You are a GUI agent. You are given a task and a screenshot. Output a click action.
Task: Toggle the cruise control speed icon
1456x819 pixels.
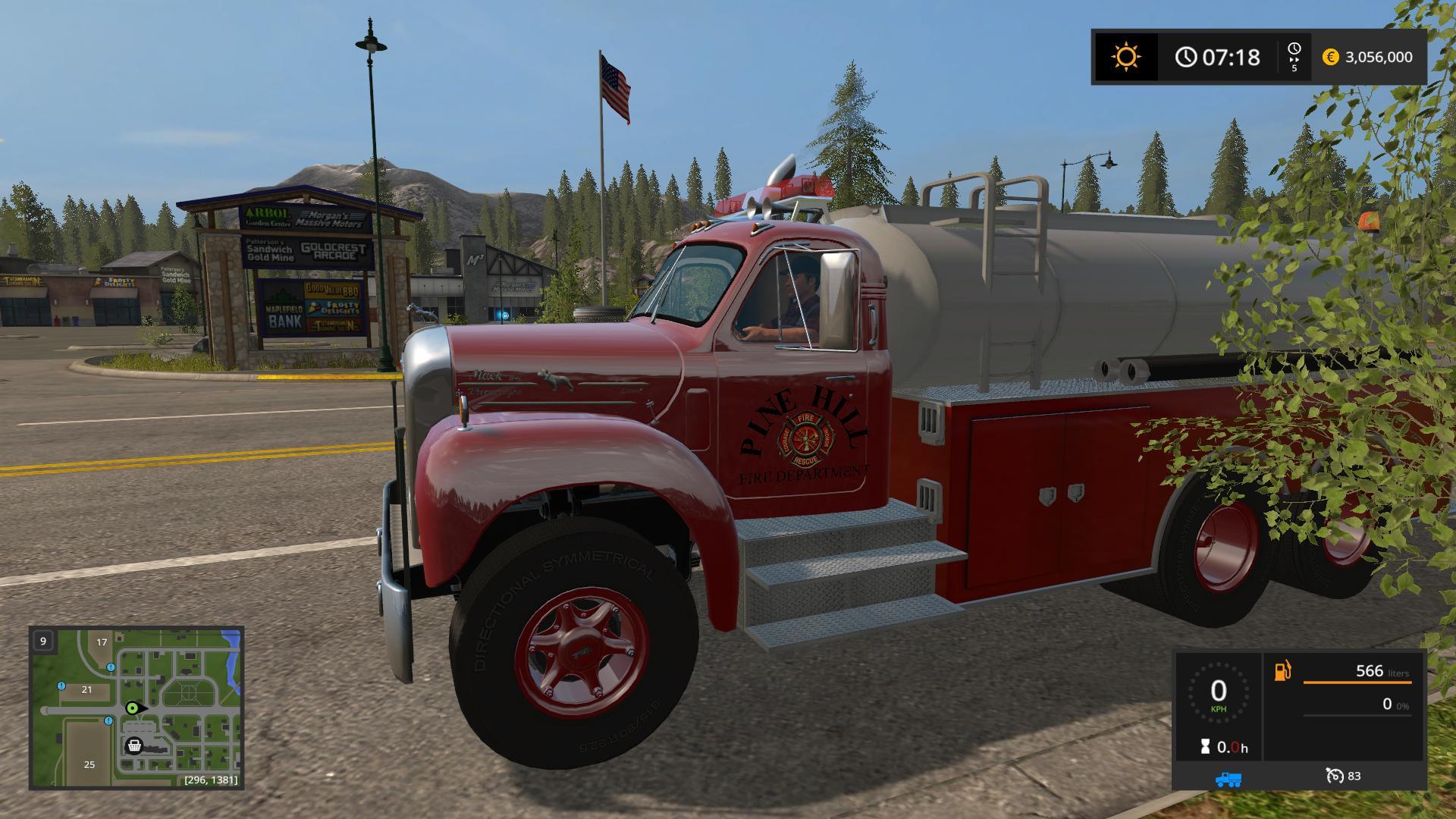(1335, 776)
